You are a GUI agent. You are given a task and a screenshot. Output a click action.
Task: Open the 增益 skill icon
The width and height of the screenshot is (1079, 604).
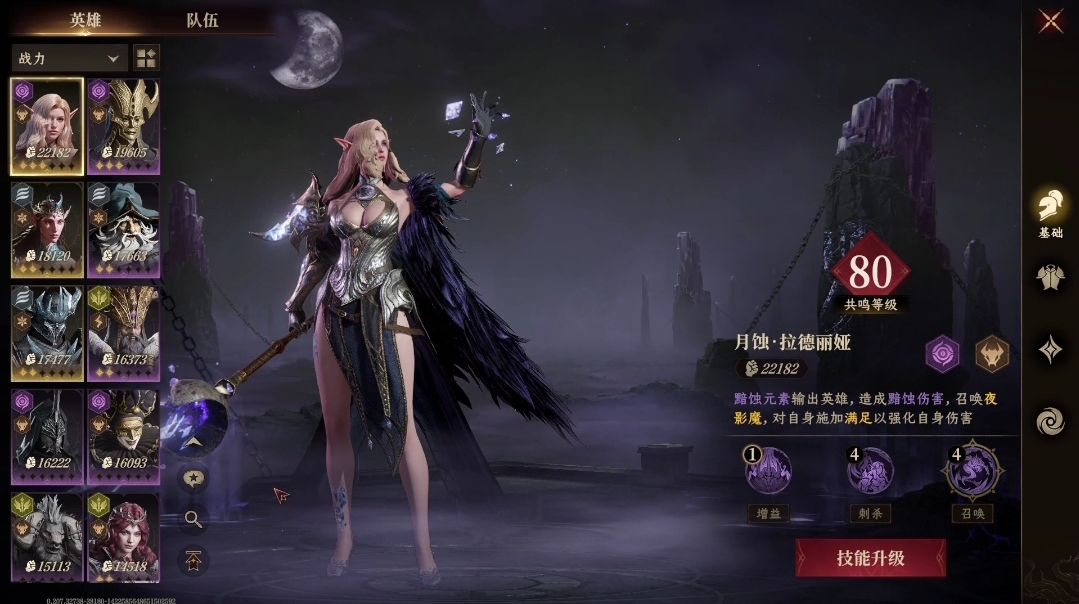click(769, 471)
